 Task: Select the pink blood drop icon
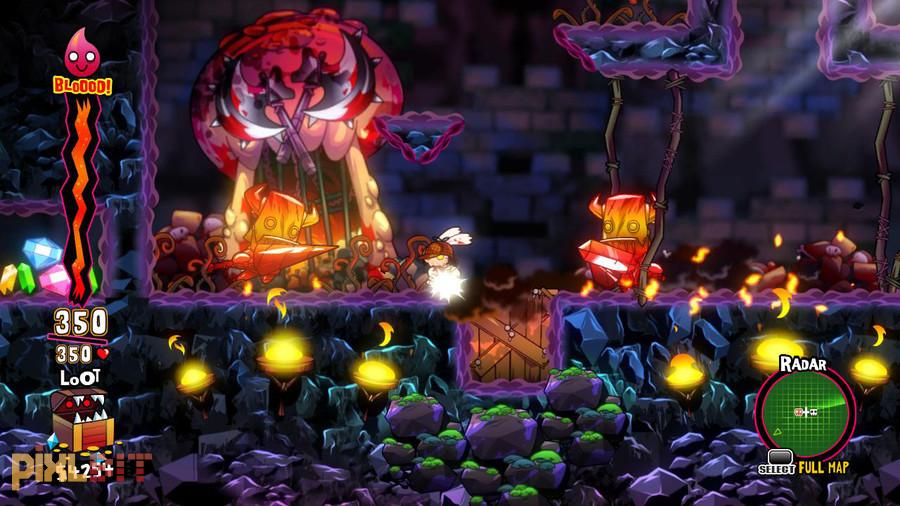click(82, 53)
